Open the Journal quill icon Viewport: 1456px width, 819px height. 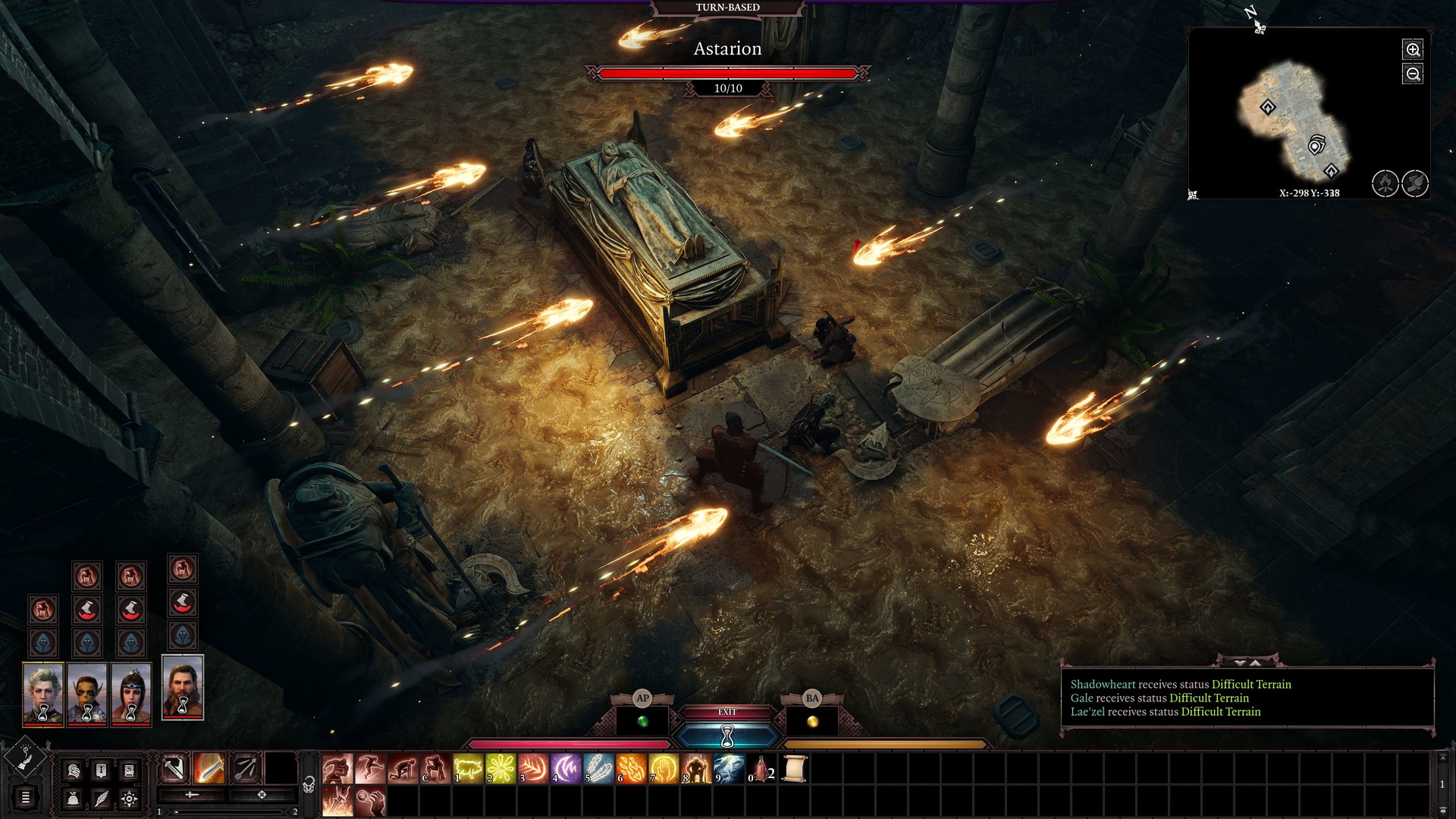[102, 798]
